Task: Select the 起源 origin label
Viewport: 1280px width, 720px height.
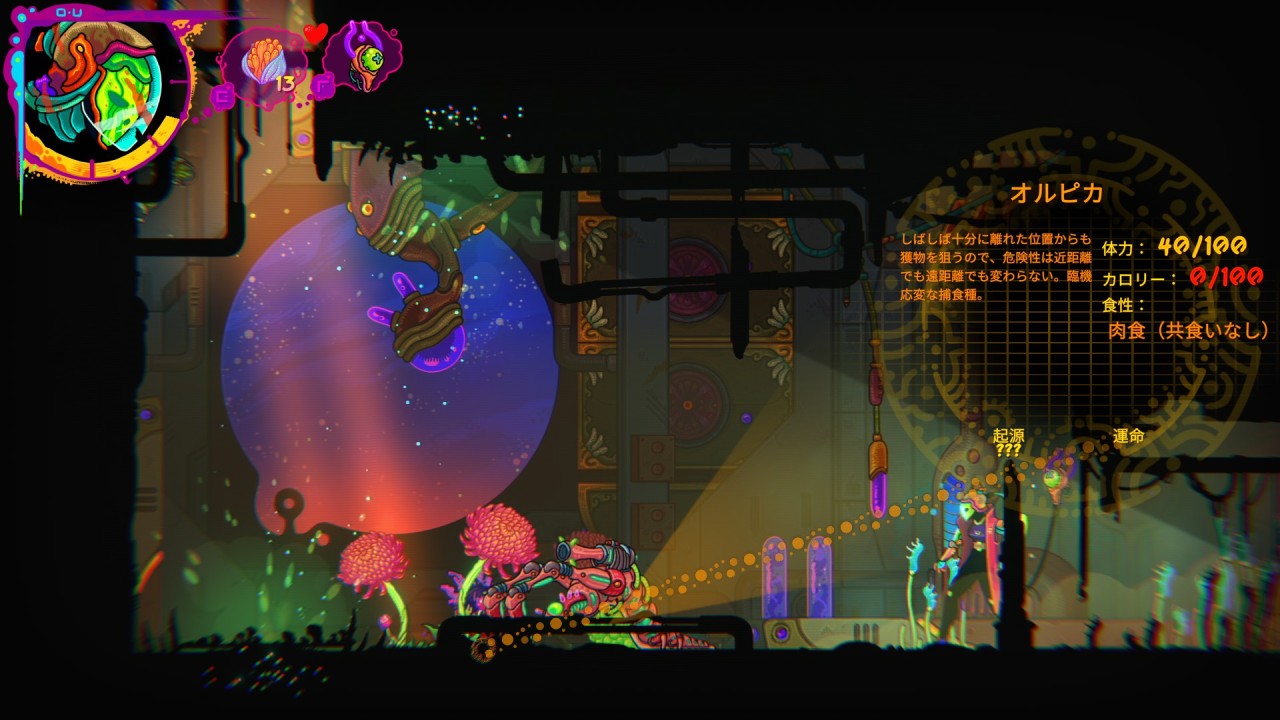Action: coord(1008,436)
